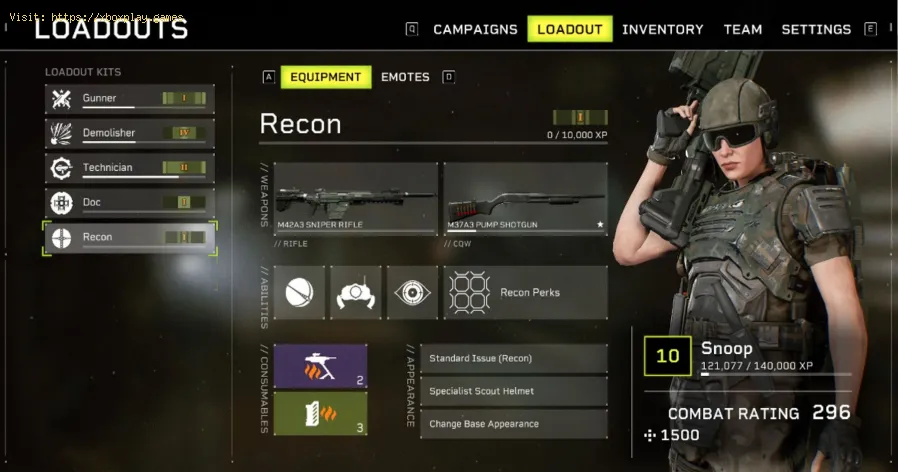Image resolution: width=898 pixels, height=472 pixels.
Task: Select the Demolisher loadout kit
Action: point(130,133)
